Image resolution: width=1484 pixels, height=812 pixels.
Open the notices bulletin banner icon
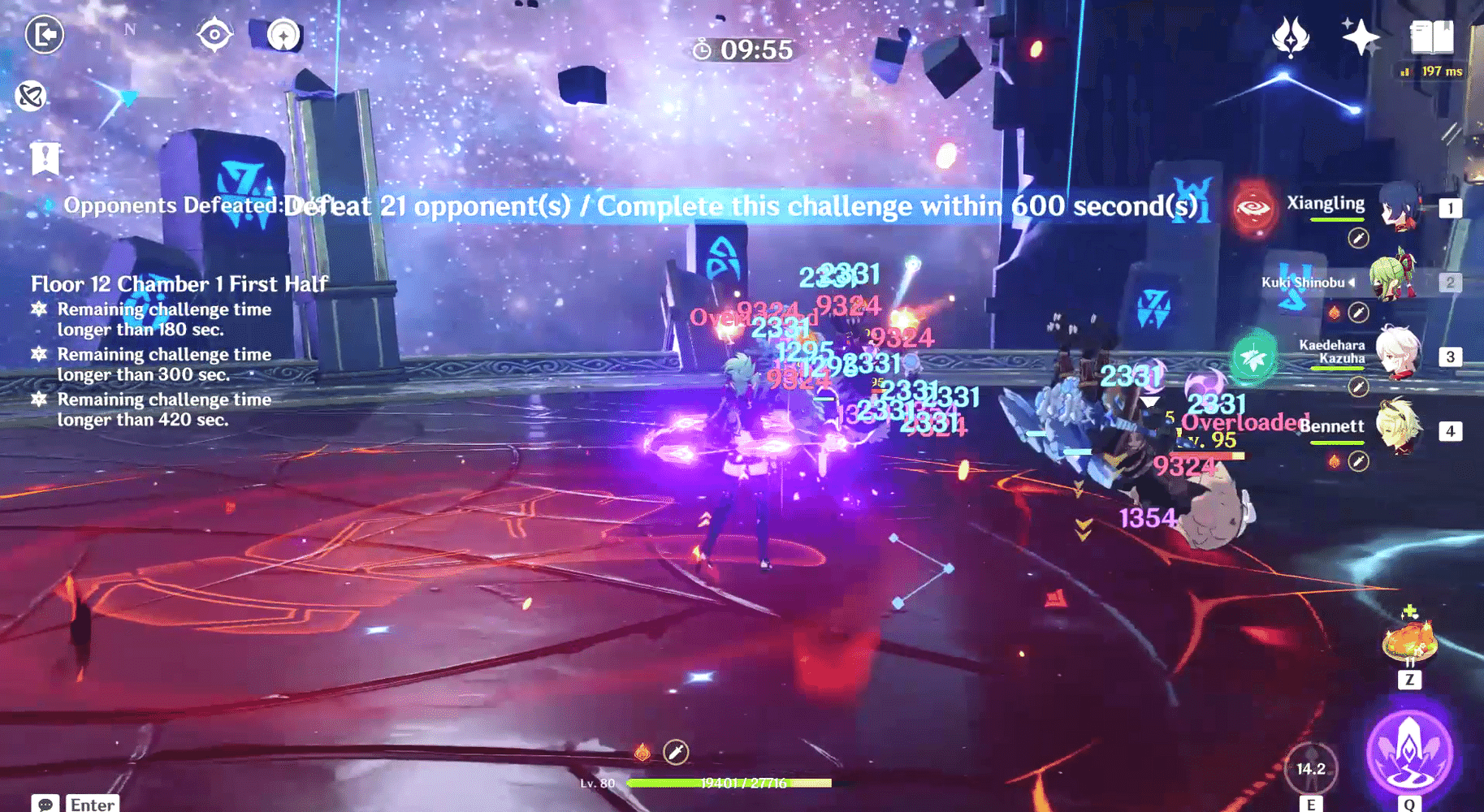click(x=46, y=159)
